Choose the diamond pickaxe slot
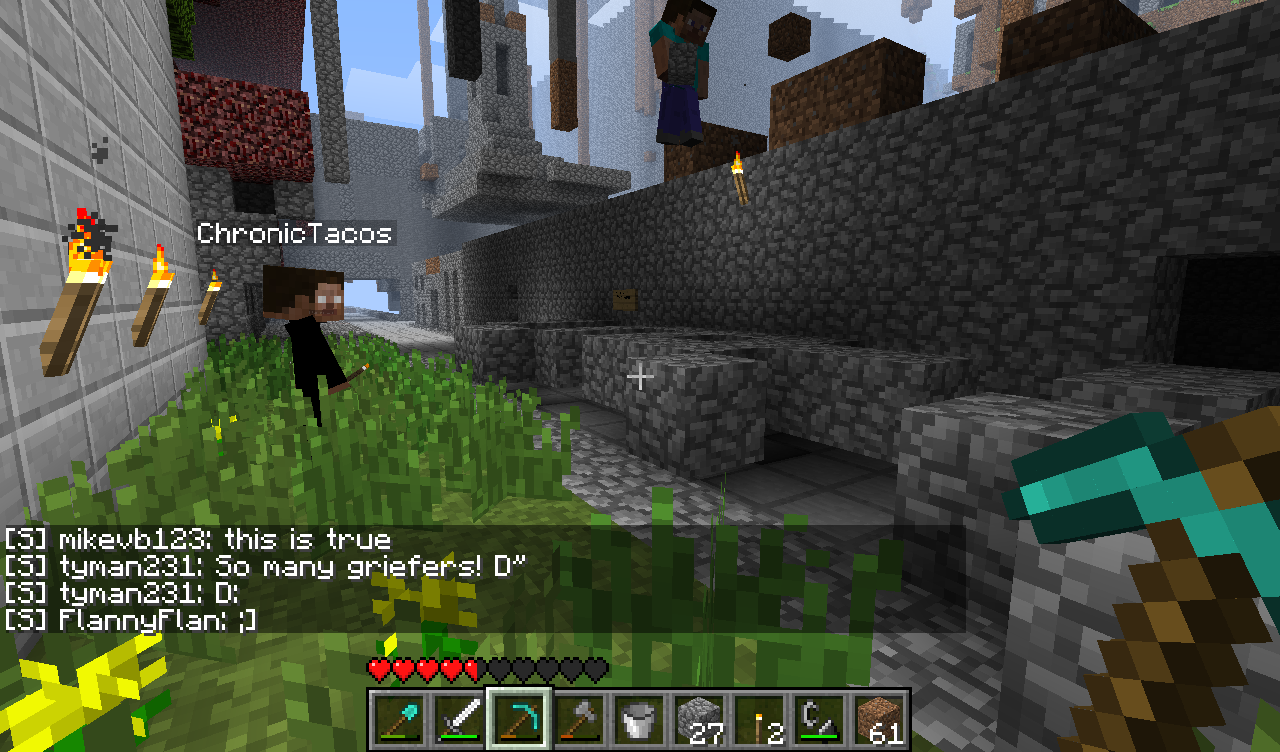Image resolution: width=1280 pixels, height=752 pixels. click(x=519, y=719)
